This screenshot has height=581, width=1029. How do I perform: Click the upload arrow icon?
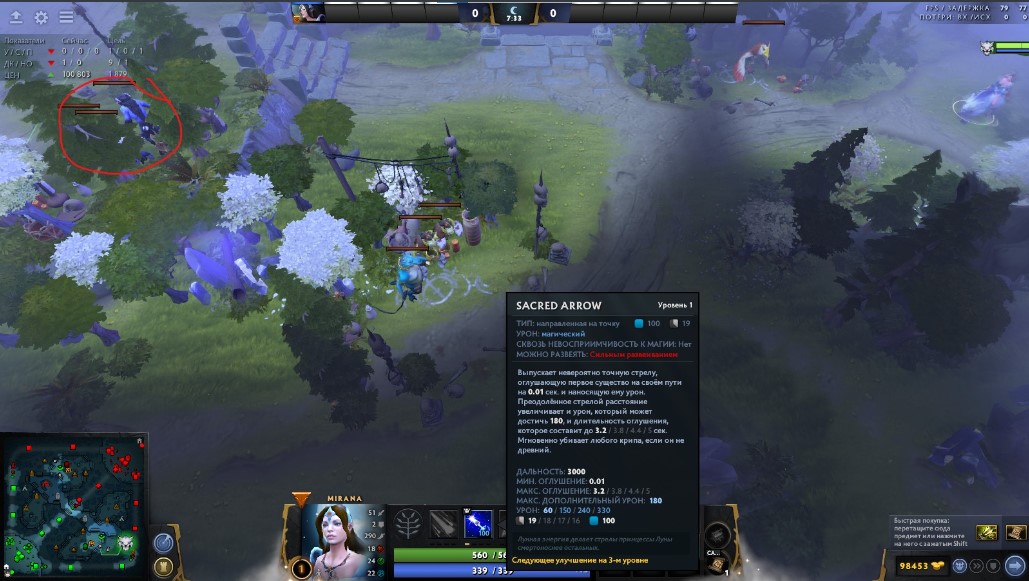tap(16, 17)
